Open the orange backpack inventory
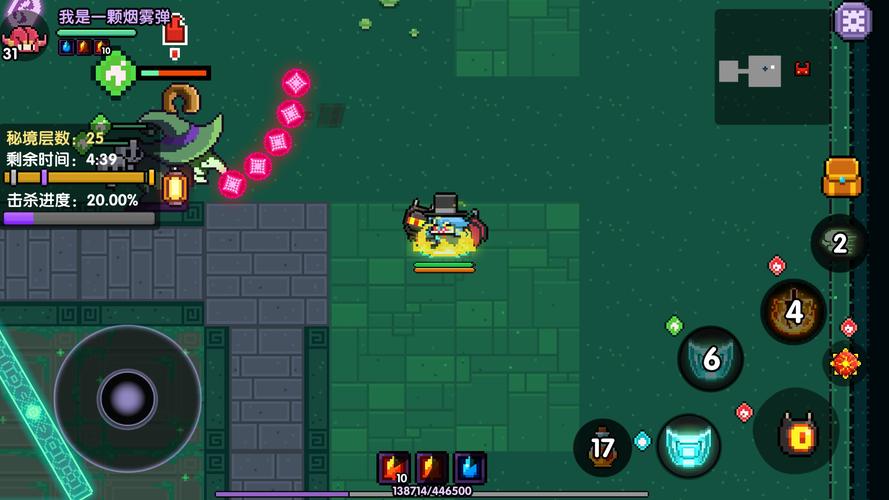 click(x=841, y=178)
